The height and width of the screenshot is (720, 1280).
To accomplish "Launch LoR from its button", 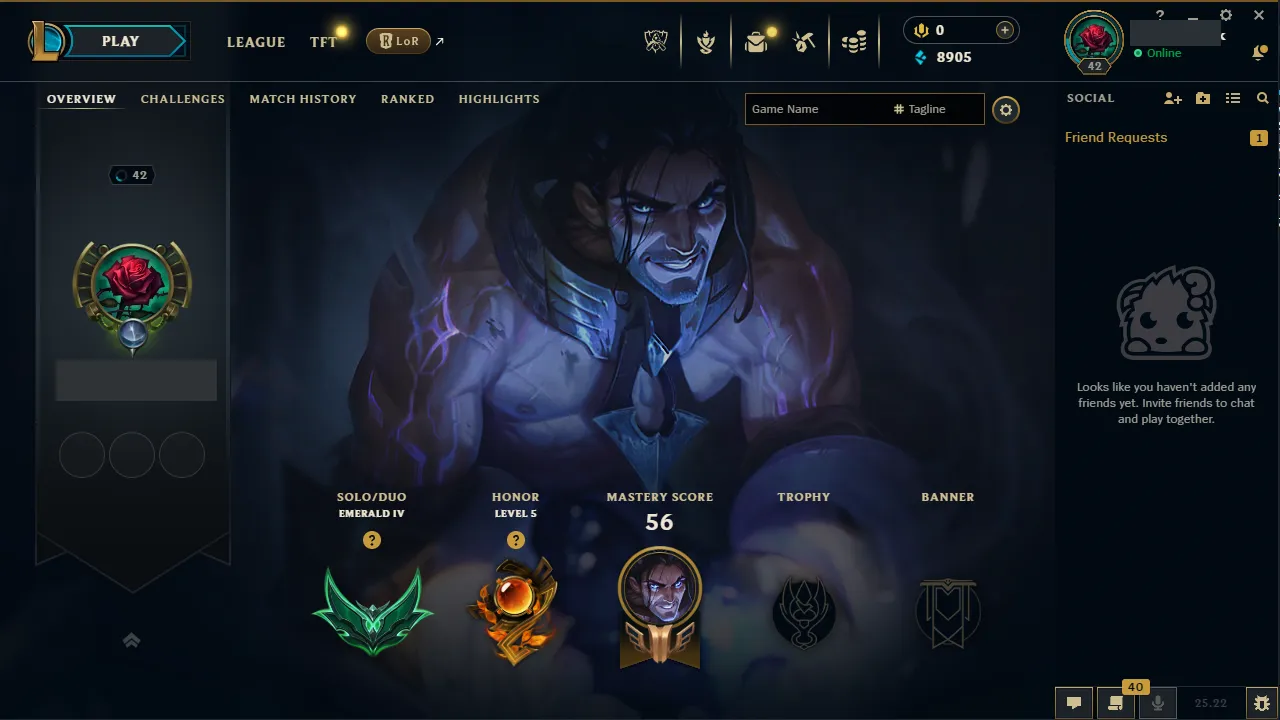I will (x=399, y=41).
